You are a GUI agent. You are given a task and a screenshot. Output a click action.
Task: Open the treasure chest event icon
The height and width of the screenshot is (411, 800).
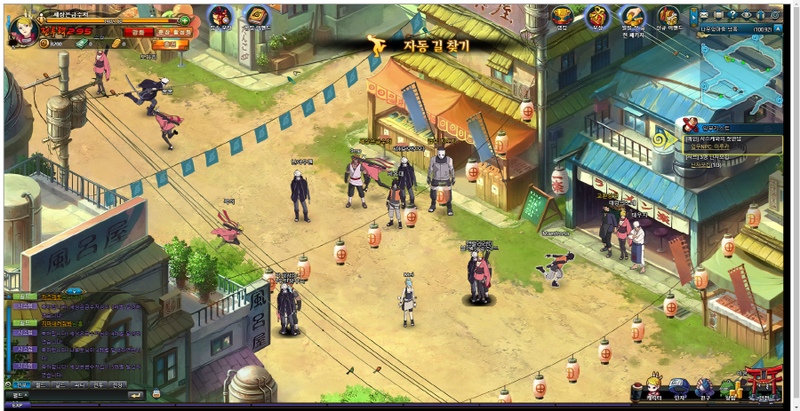pyautogui.click(x=668, y=17)
